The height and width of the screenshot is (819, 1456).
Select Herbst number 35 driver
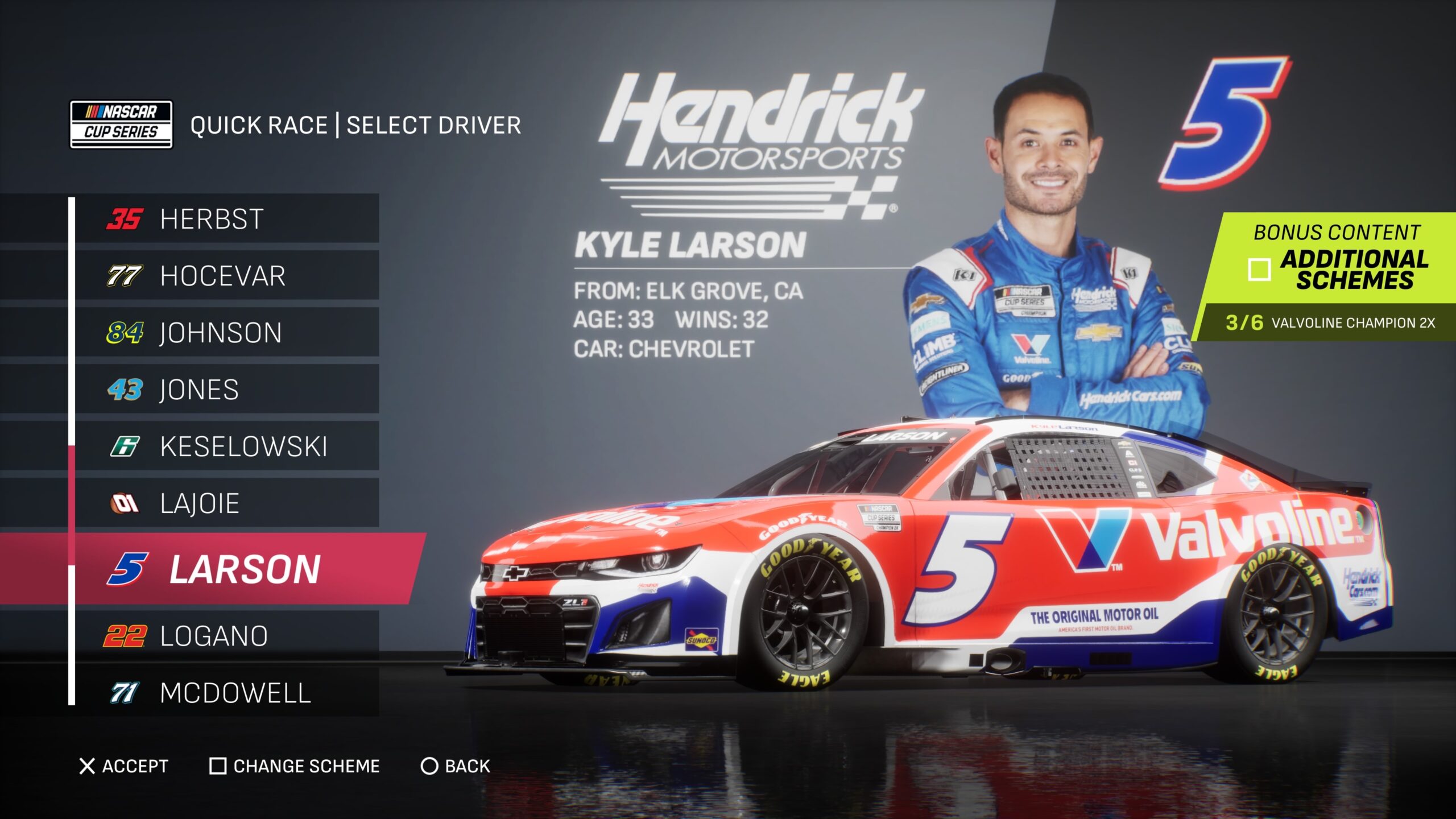(226, 219)
